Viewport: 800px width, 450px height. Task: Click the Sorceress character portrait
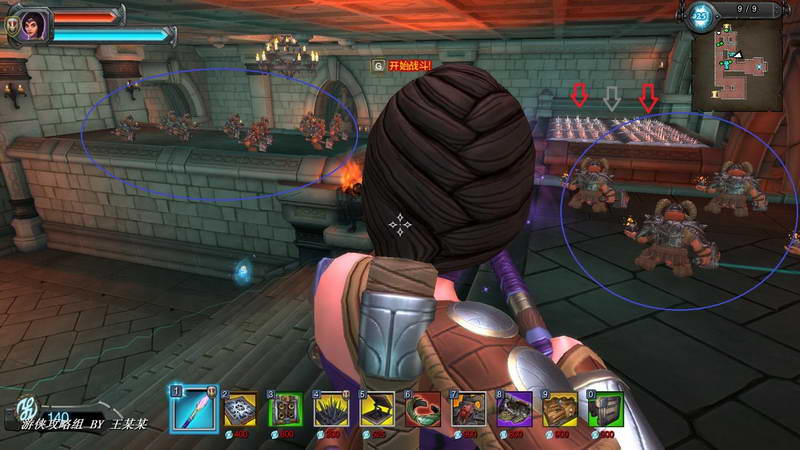point(28,25)
